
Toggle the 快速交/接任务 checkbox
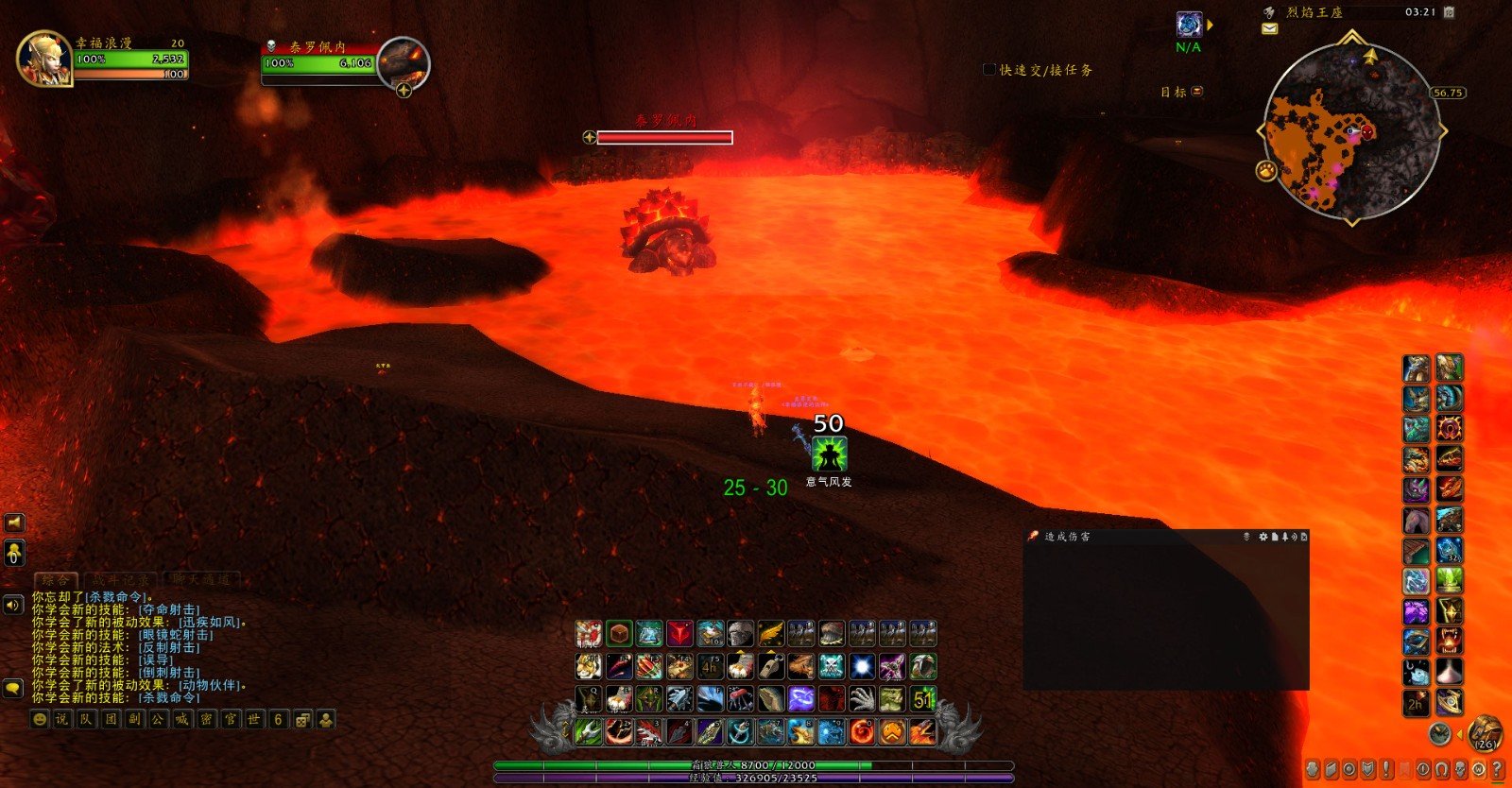point(989,70)
